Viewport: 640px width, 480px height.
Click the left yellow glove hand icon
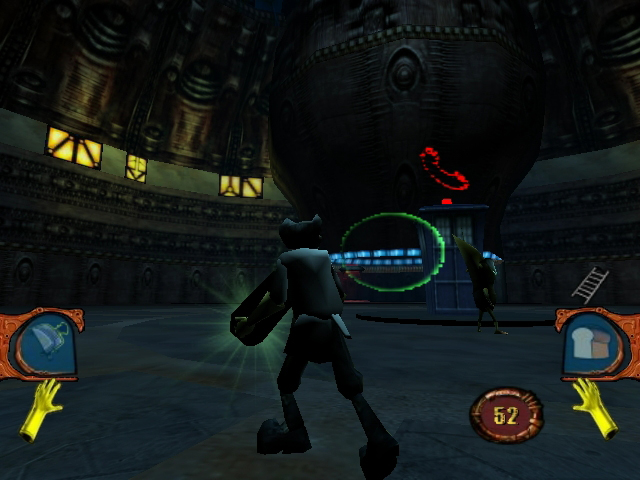click(40, 408)
